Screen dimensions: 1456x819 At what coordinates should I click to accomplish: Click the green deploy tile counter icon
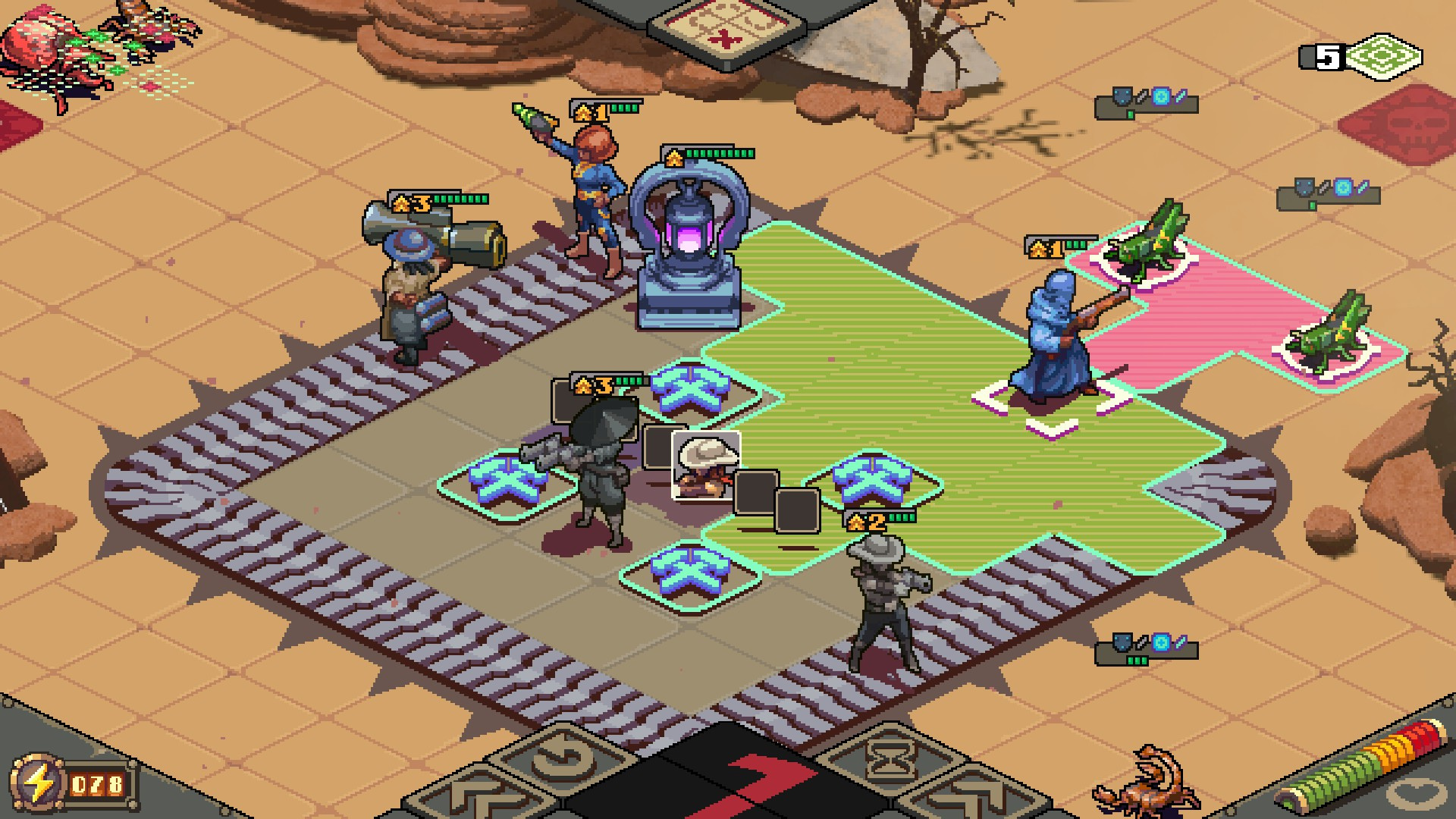pyautogui.click(x=1385, y=57)
